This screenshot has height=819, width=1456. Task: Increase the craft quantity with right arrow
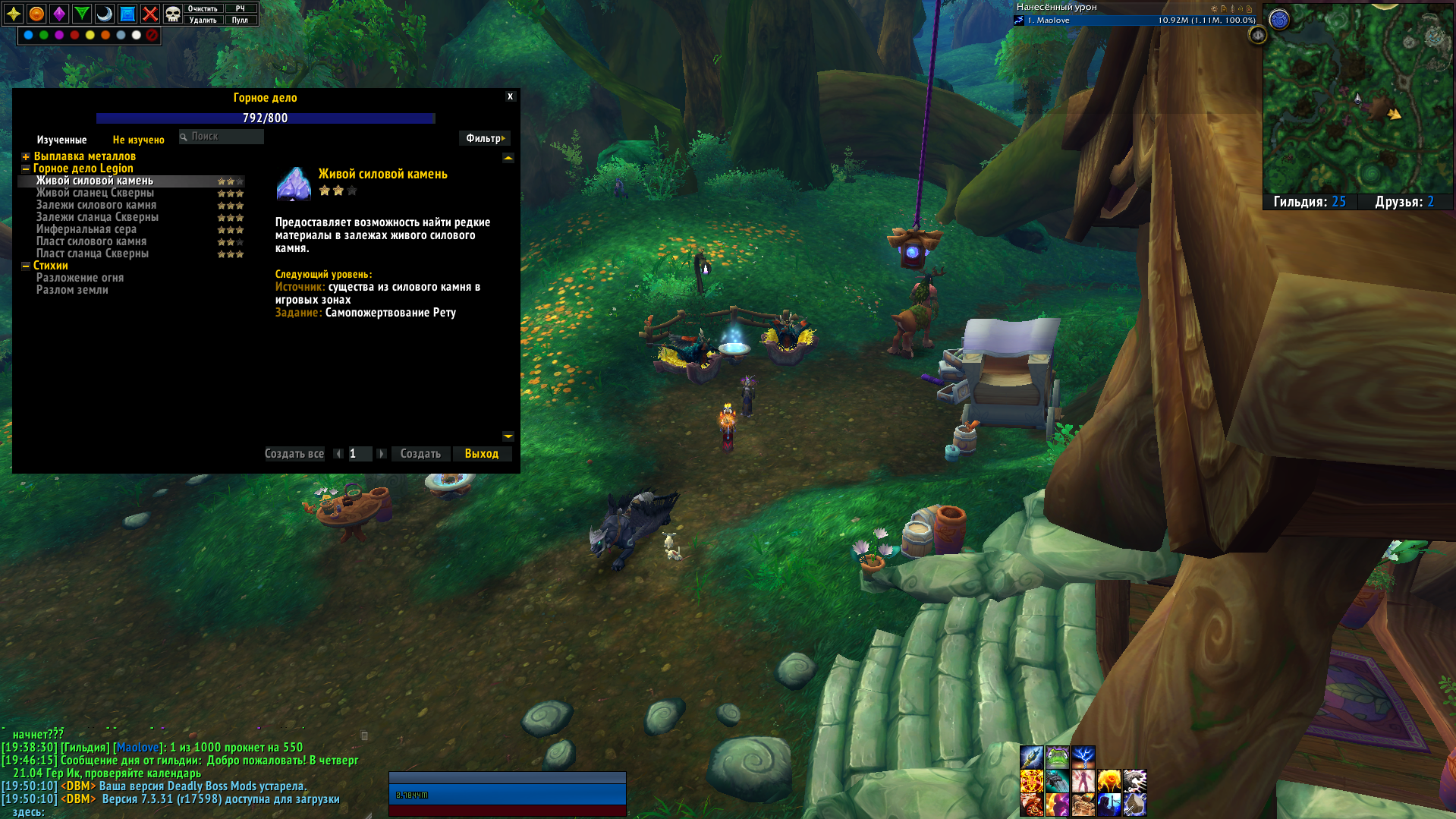382,454
